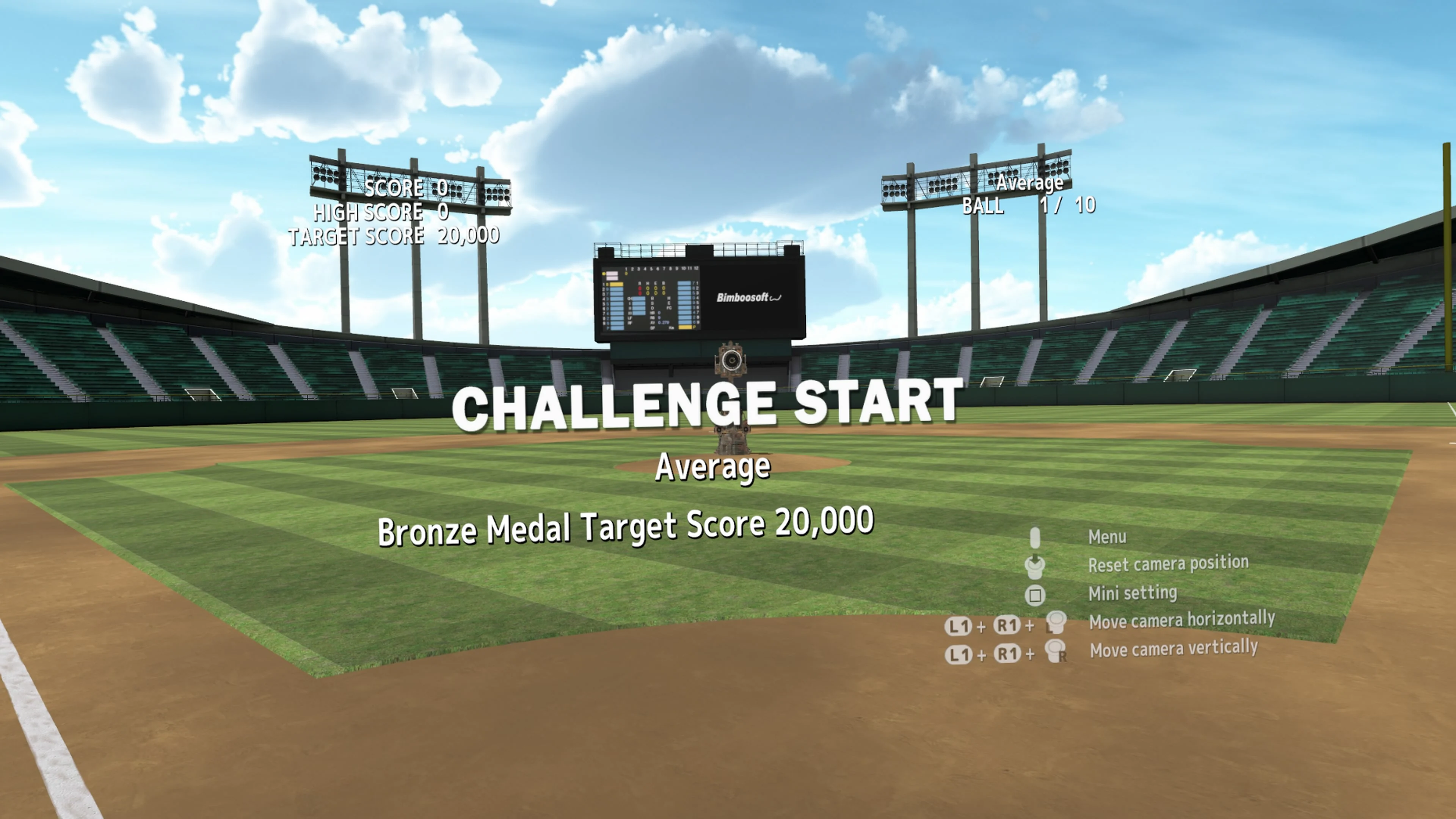Click the Square button icon for Mini setting

[1036, 595]
